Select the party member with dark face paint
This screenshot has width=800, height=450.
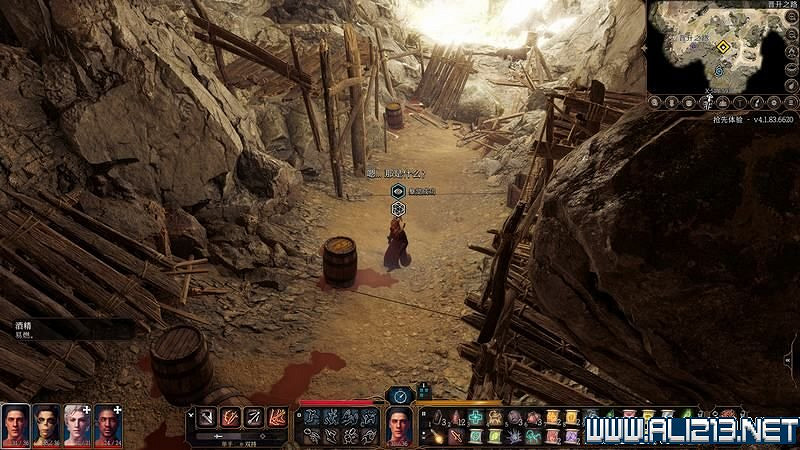46,424
